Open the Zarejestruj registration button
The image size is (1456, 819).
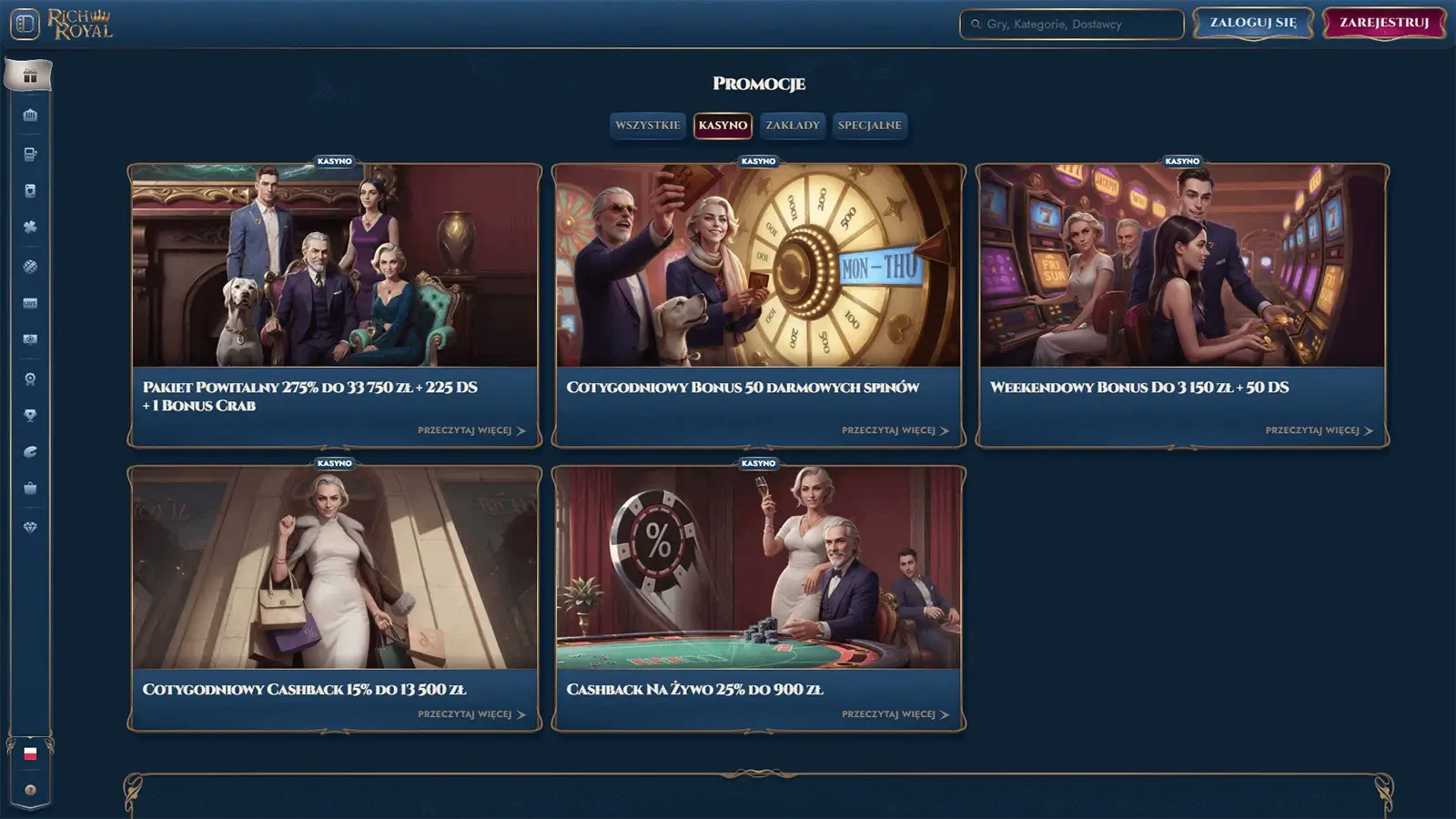click(1383, 23)
